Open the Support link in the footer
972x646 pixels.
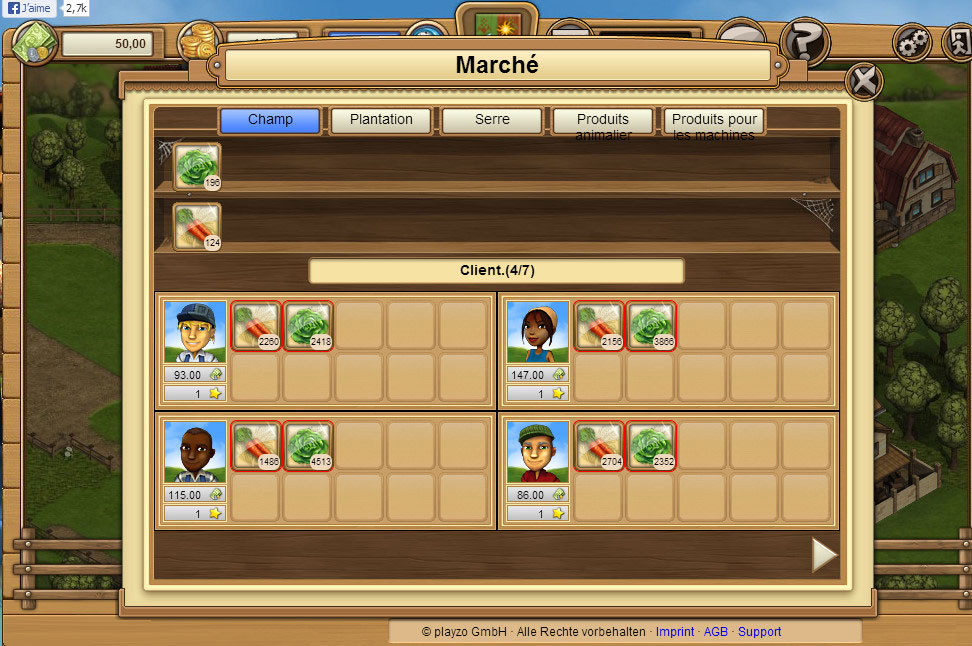coord(759,632)
